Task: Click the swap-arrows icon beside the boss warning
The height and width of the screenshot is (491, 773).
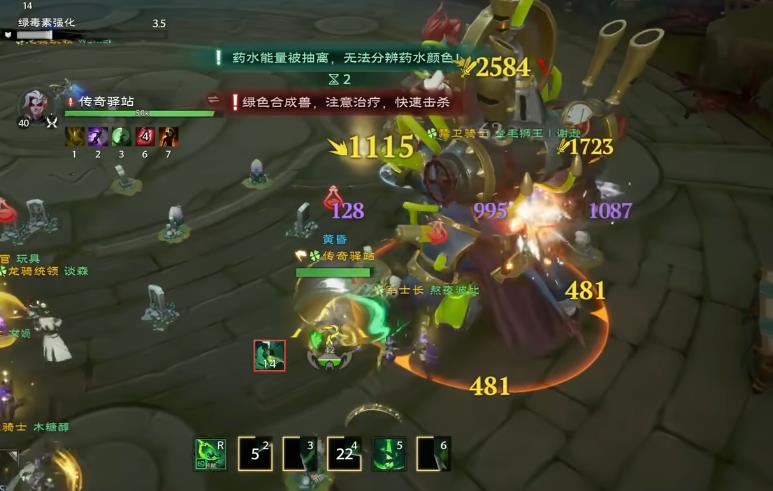Action: tap(213, 101)
